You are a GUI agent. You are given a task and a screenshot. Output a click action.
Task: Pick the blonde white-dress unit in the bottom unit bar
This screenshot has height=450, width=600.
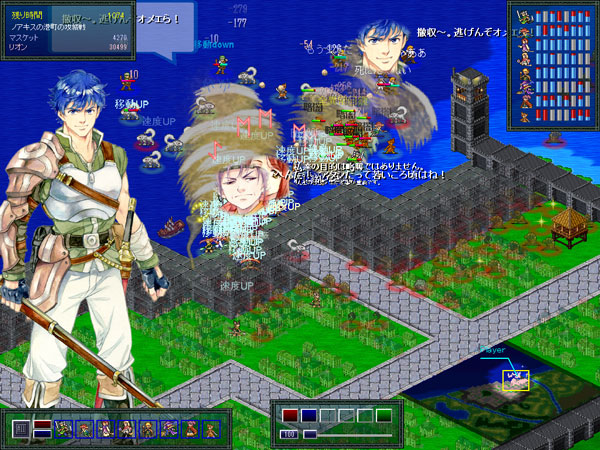click(124, 429)
